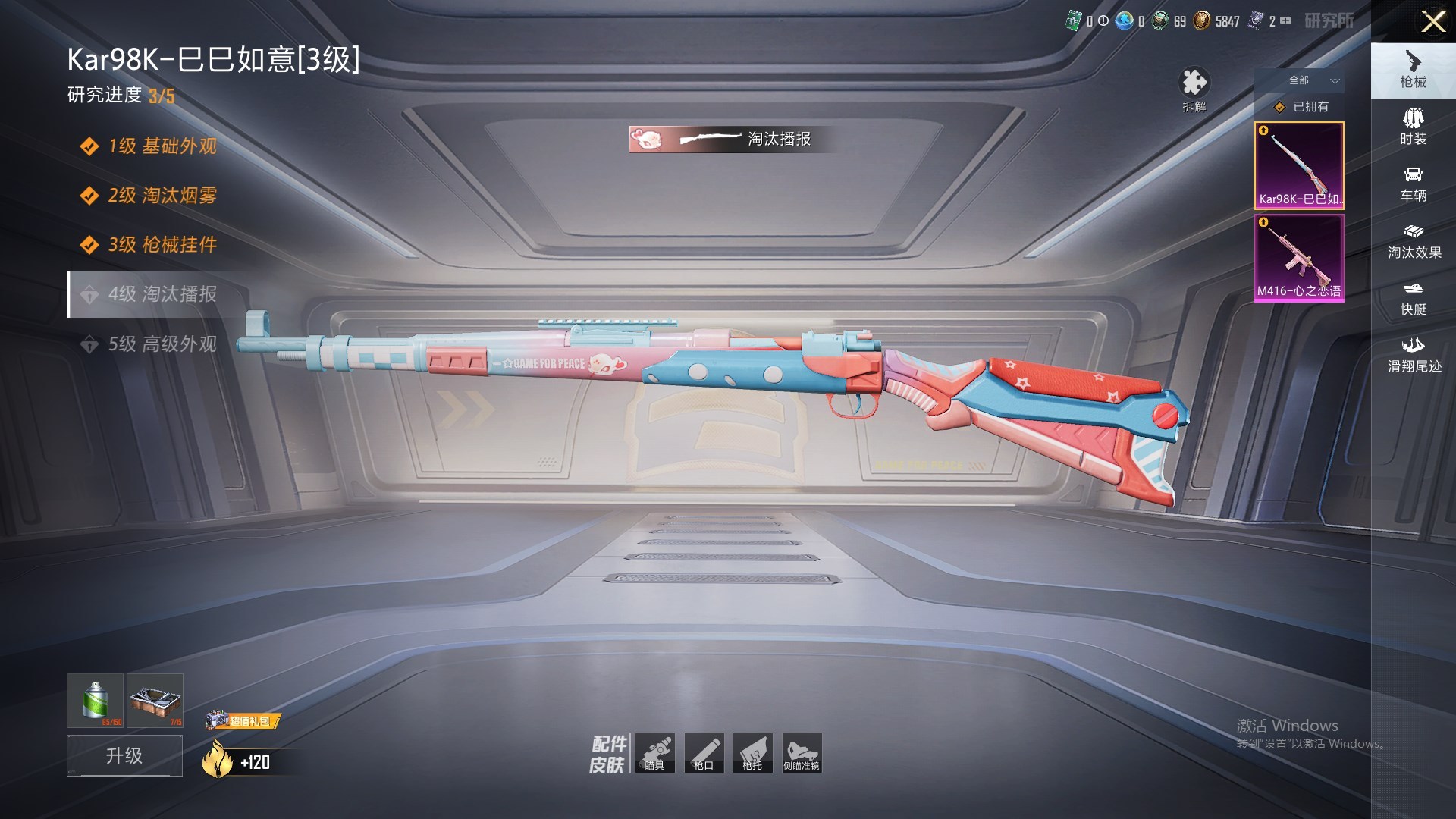Viewport: 1456px width, 819px height.
Task: Choose the M416-心之恋语 skin thumbnail
Action: coord(1299,258)
